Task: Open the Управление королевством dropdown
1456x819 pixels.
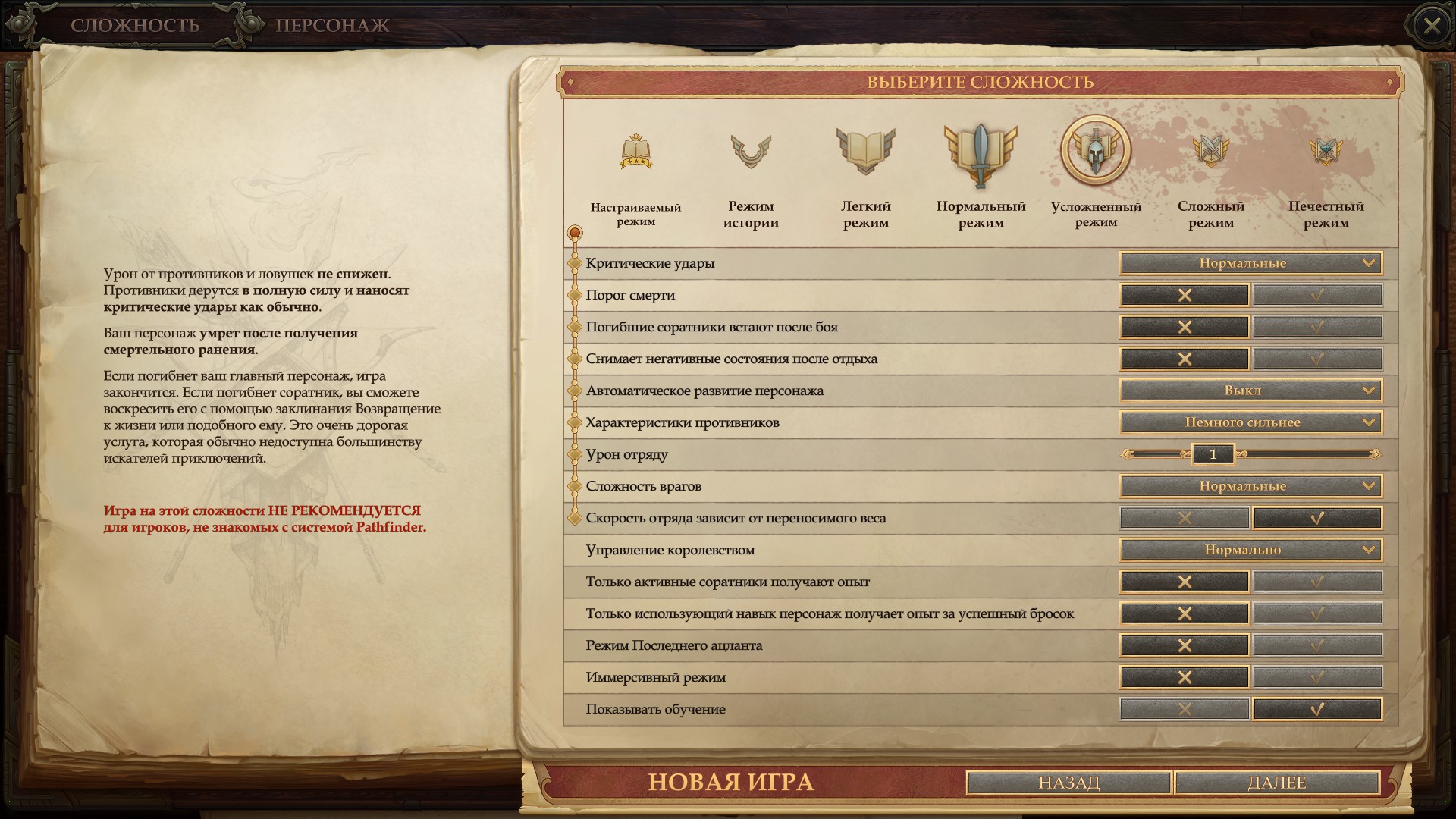Action: pyautogui.click(x=1247, y=549)
